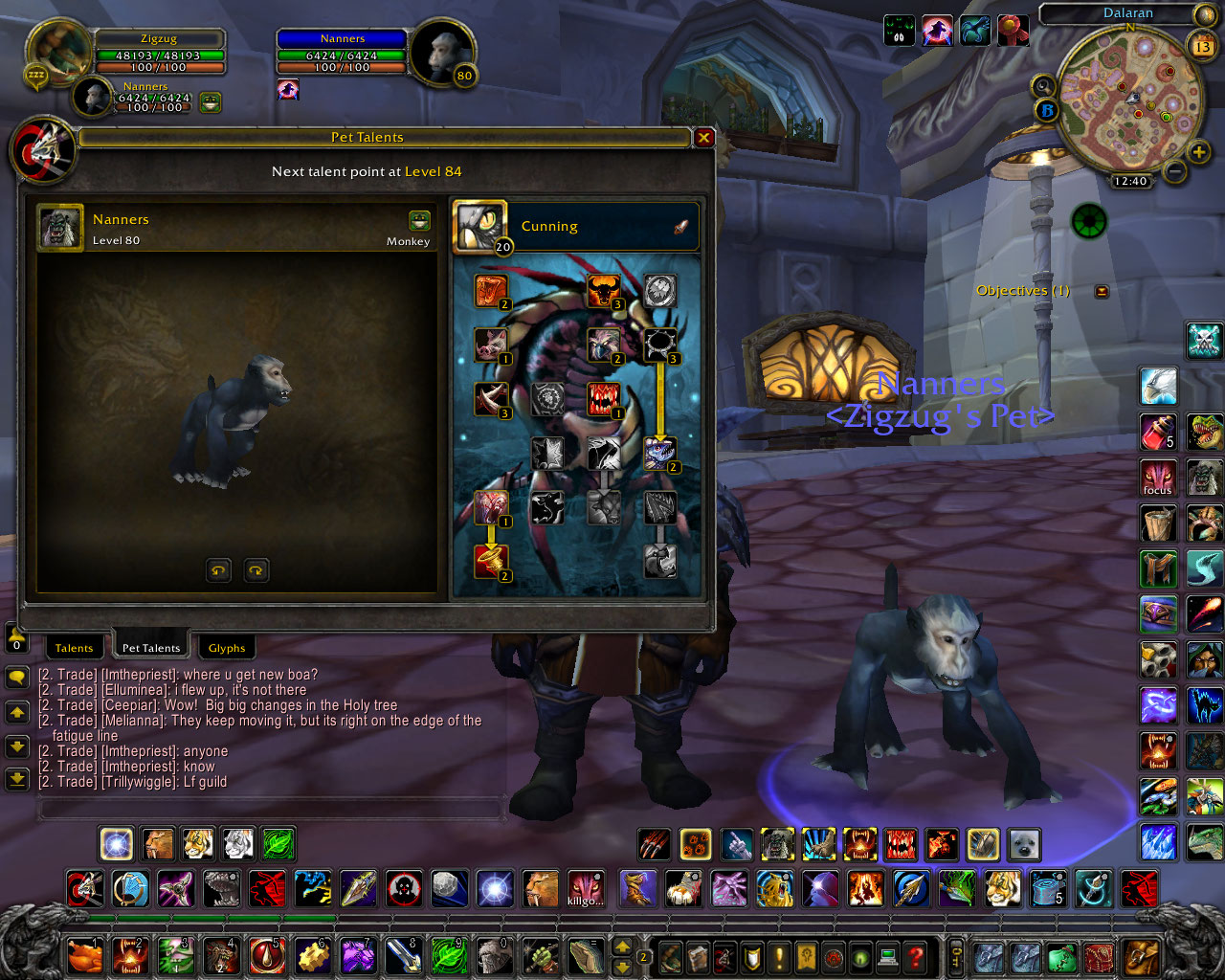Cancel the buff under Nanners' target frame
Viewport: 1225px width, 980px height.
click(x=289, y=88)
